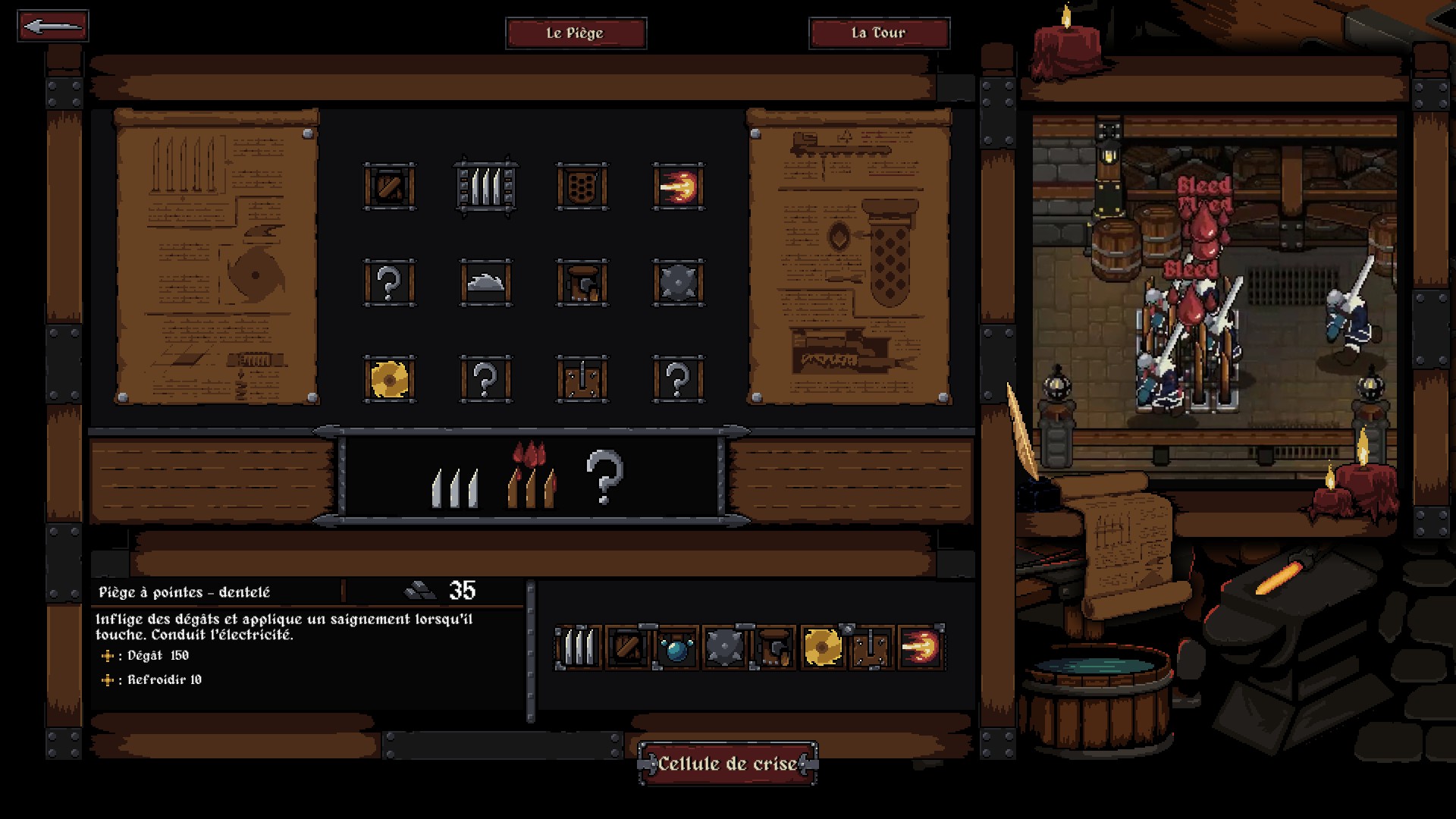
Task: Open the Cellule de crise button
Action: (x=727, y=764)
